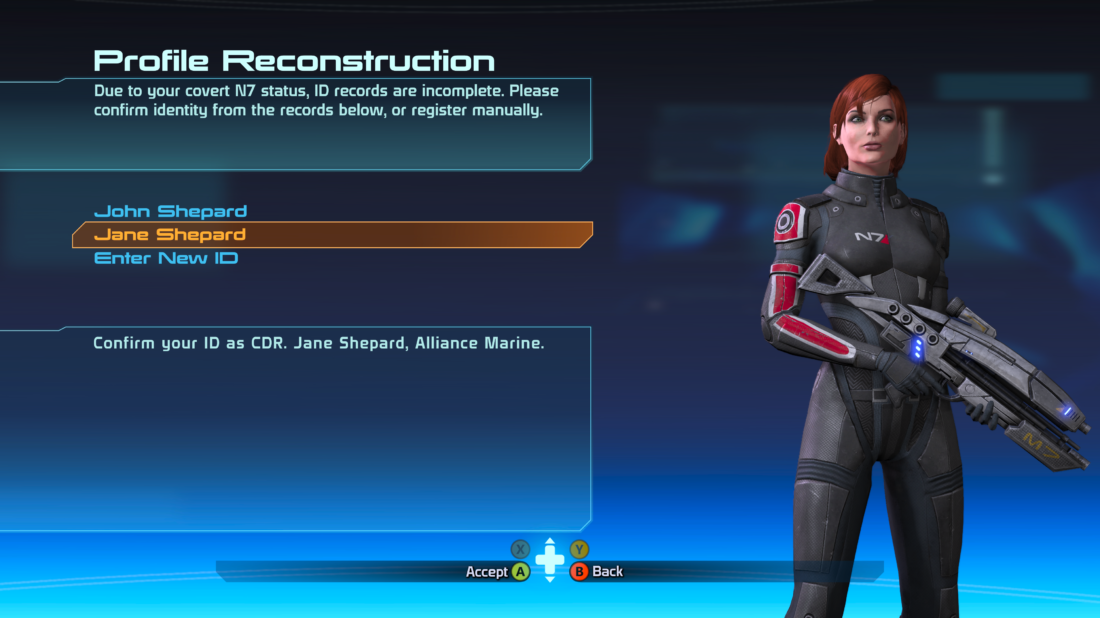Open the Enter New ID option
The image size is (1100, 618).
click(166, 258)
